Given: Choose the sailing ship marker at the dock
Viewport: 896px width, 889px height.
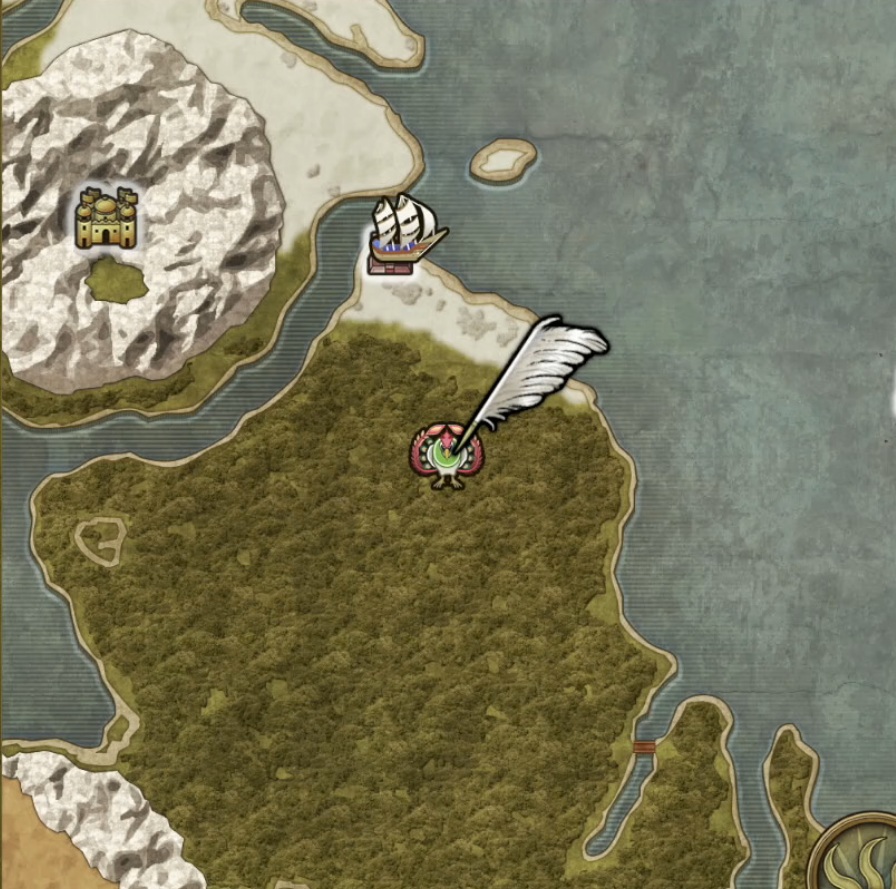Looking at the screenshot, I should click(x=405, y=230).
